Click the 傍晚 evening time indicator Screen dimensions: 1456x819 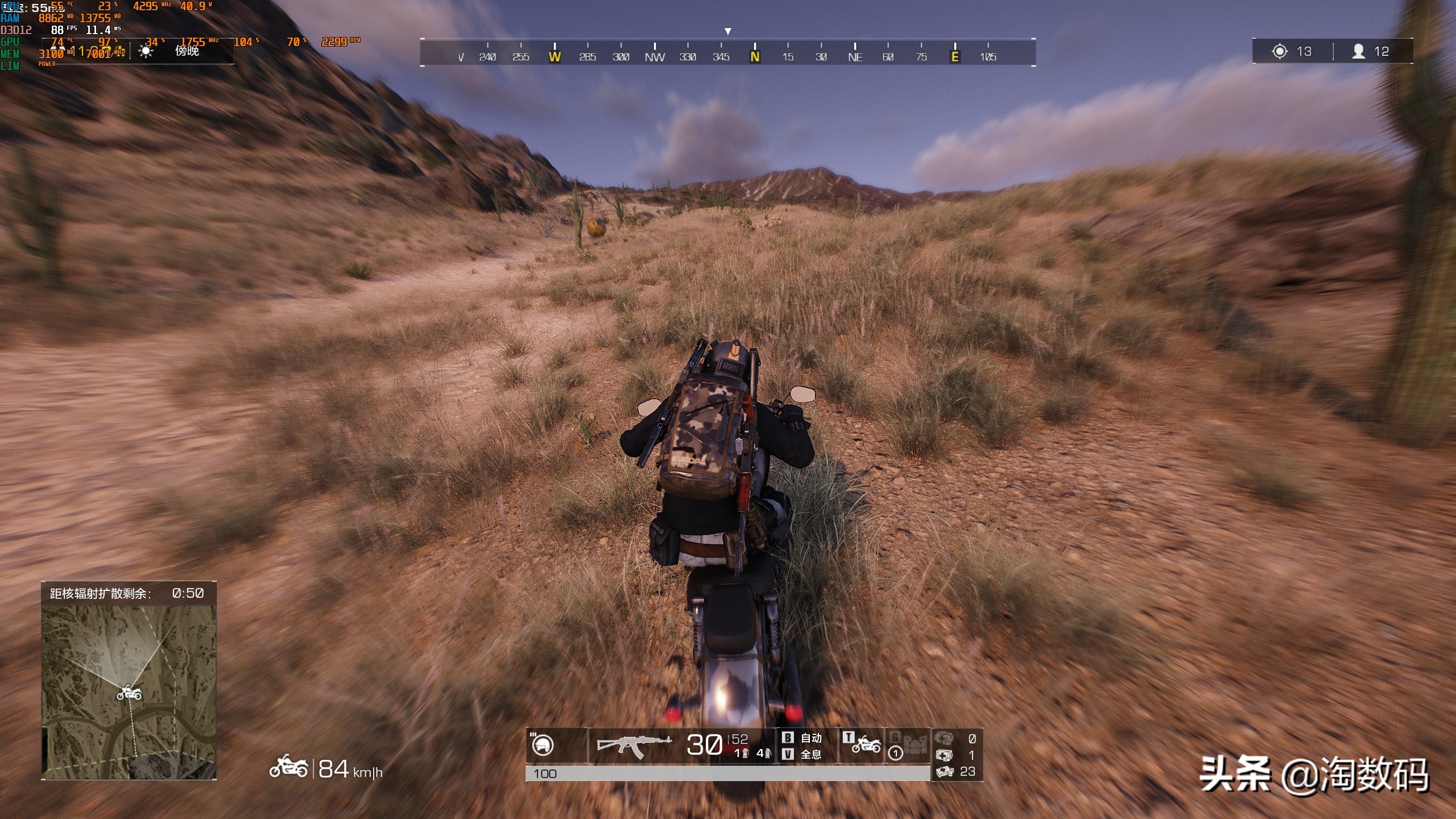tap(187, 51)
